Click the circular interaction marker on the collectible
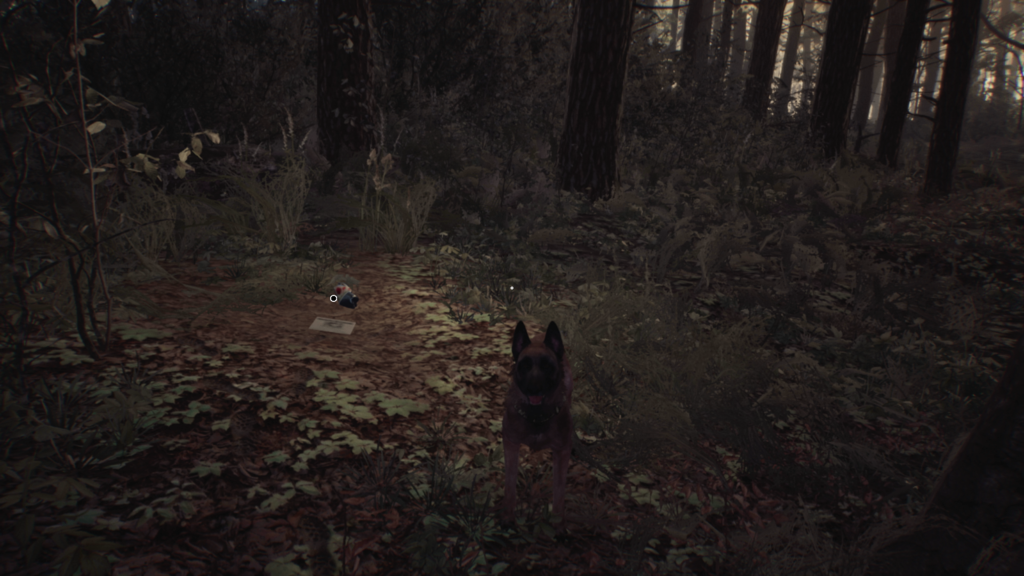1024x576 pixels. (x=334, y=298)
